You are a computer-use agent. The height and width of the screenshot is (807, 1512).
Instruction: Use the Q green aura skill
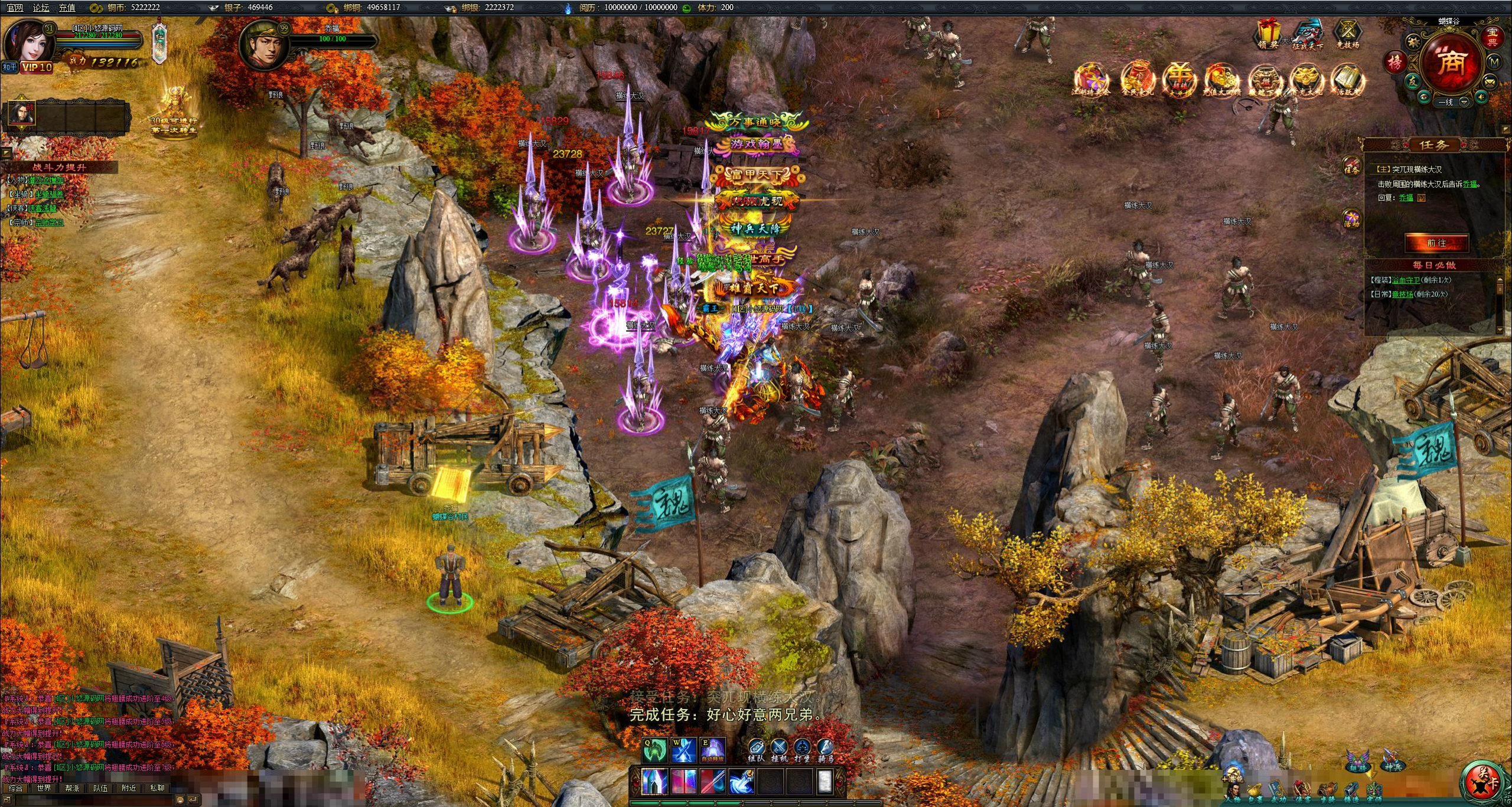[654, 750]
